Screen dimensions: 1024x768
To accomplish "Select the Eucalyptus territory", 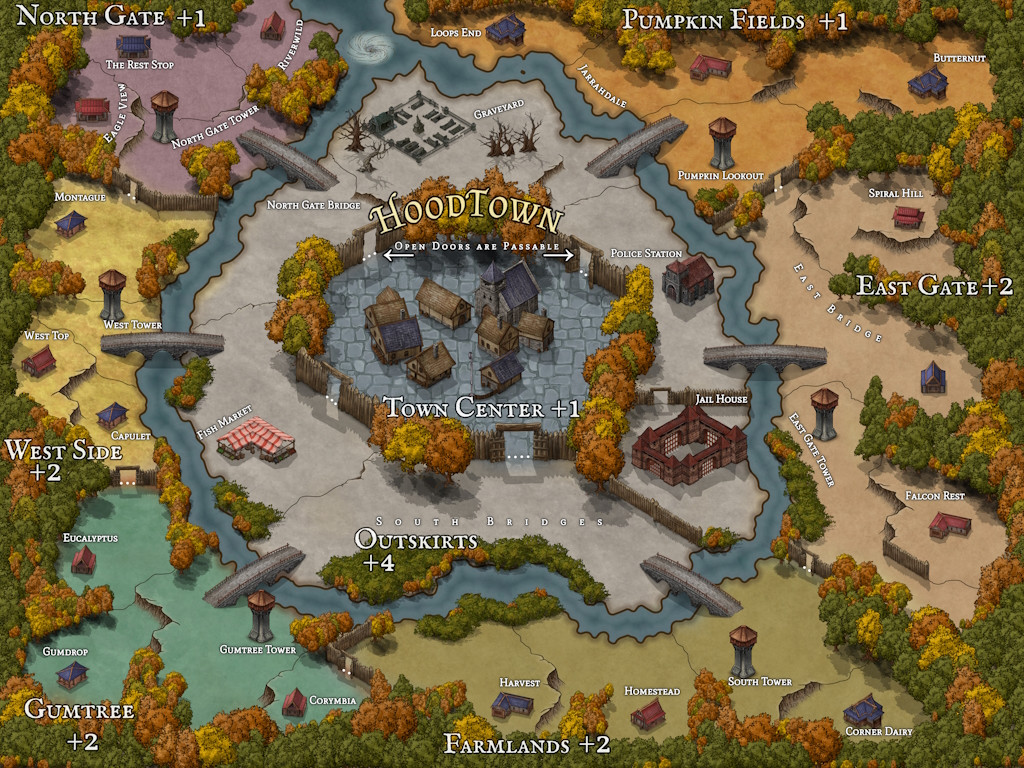I will tap(83, 560).
